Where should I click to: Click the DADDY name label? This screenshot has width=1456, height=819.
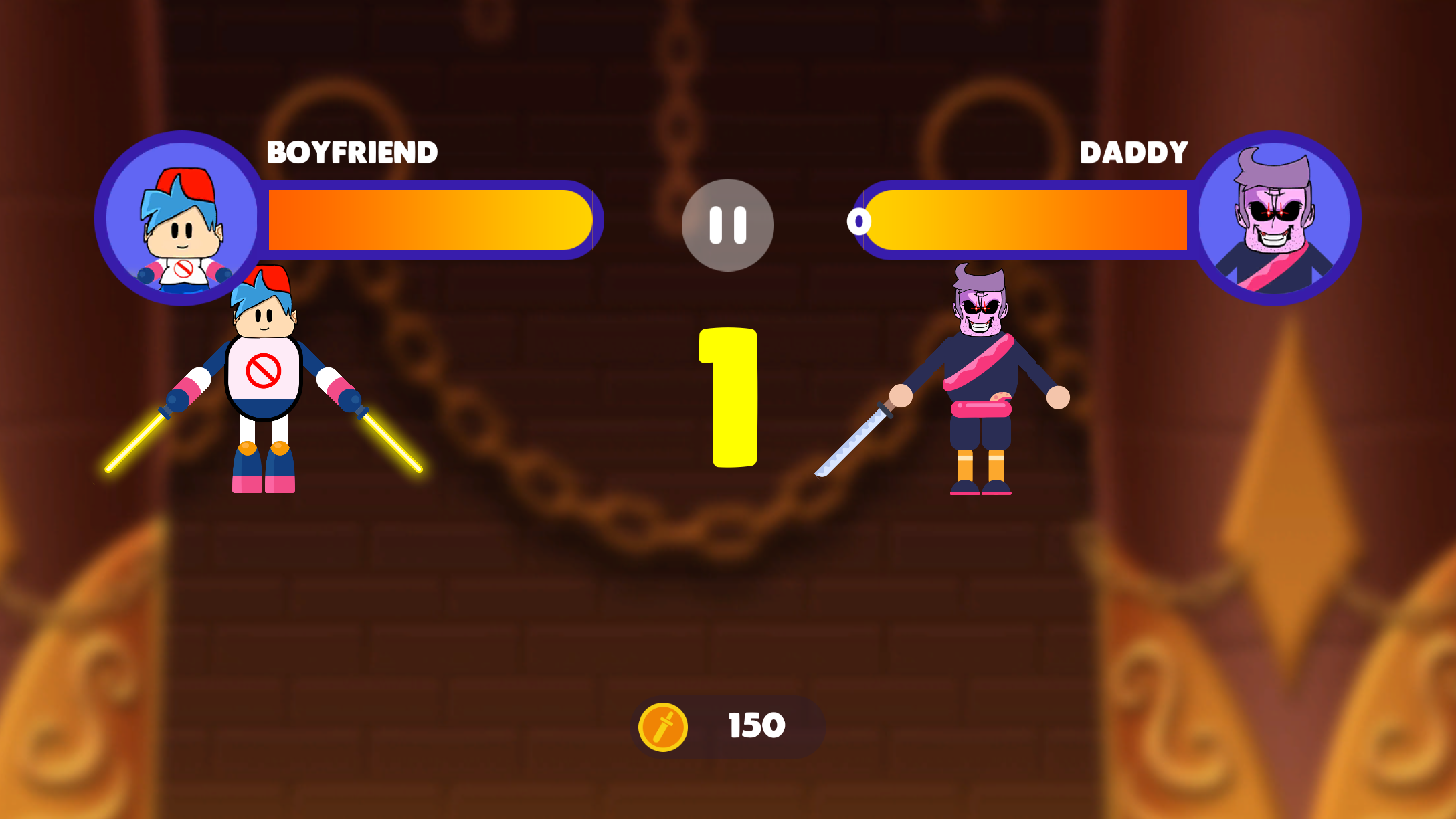[x=1133, y=152]
